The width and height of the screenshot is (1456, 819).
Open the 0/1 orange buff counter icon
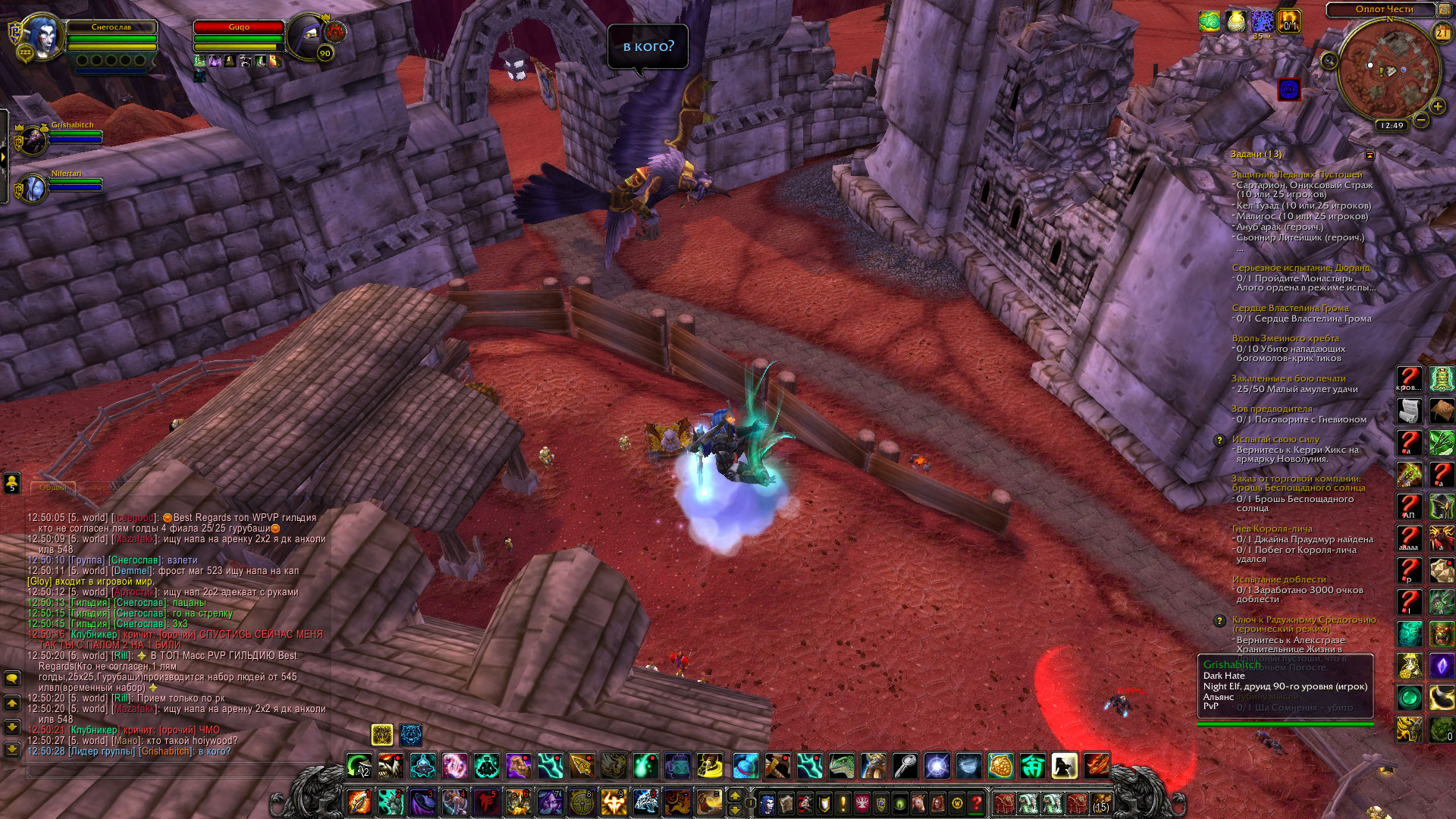[x=1288, y=21]
